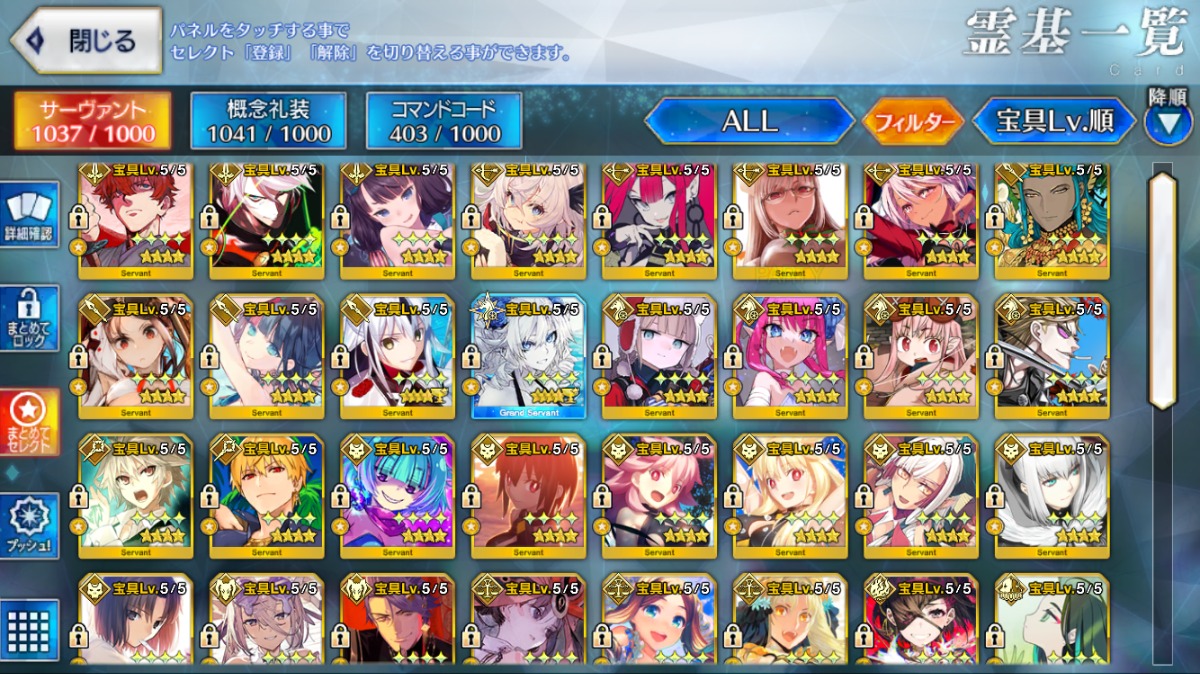Open the プッシュ! push mode
The width and height of the screenshot is (1200, 674).
(x=31, y=527)
